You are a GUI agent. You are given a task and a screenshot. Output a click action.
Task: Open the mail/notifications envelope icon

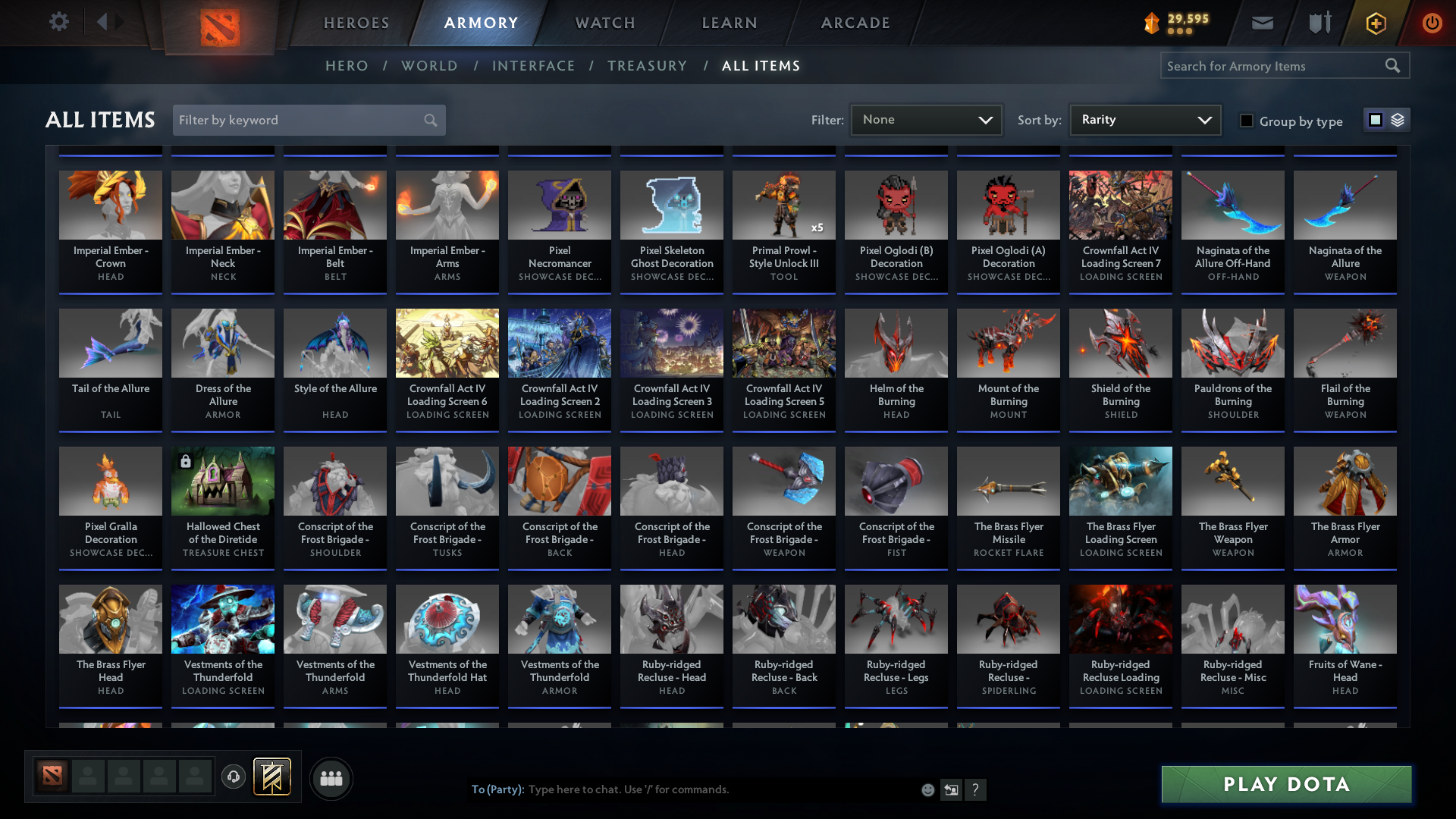coord(1261,23)
